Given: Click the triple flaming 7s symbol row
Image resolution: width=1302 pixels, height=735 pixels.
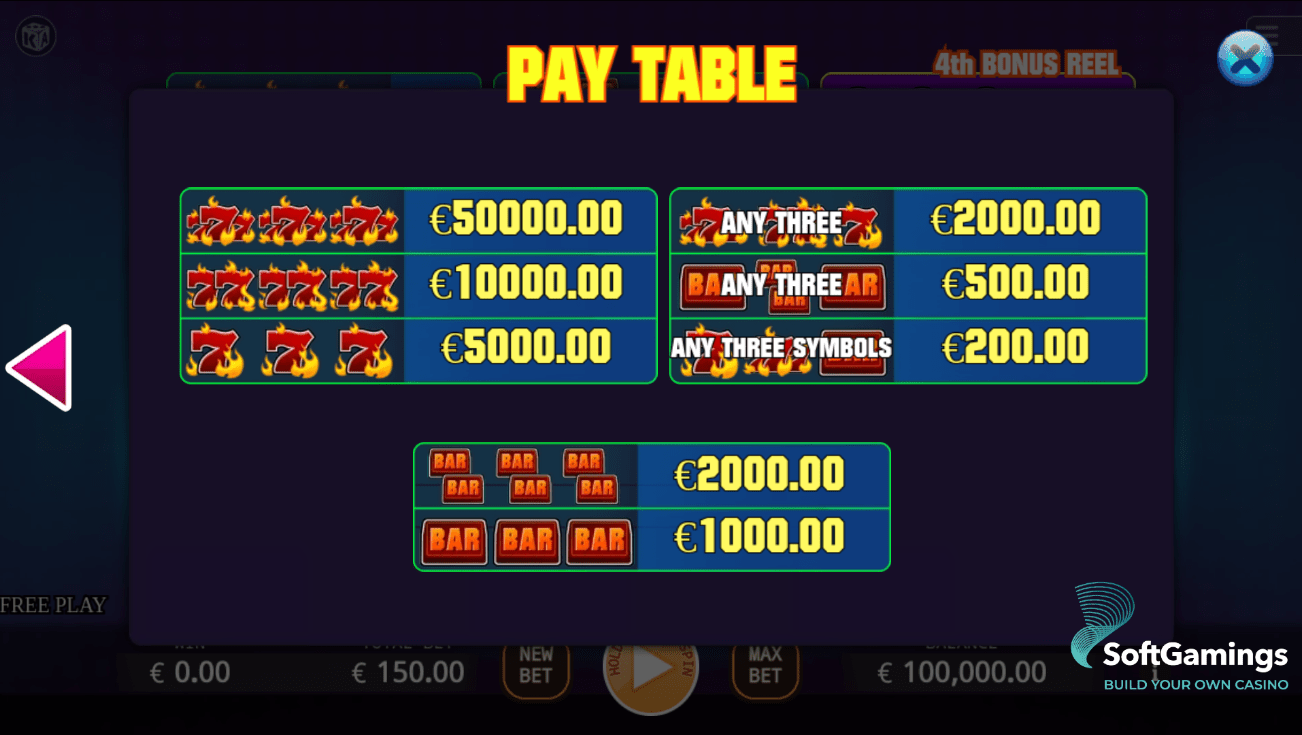Looking at the screenshot, I should pos(291,220).
